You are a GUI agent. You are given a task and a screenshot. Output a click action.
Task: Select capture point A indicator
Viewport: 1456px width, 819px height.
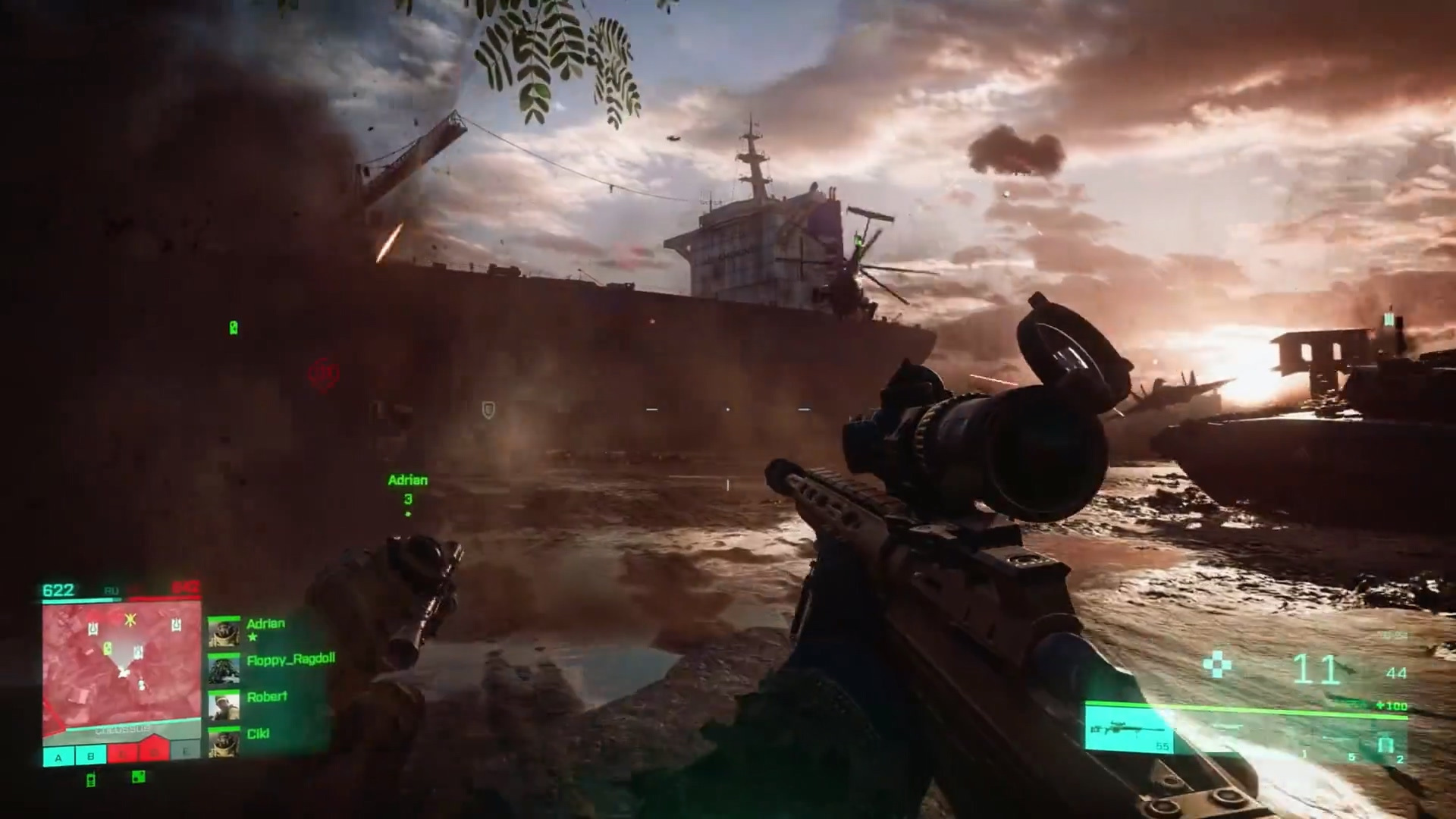point(58,756)
